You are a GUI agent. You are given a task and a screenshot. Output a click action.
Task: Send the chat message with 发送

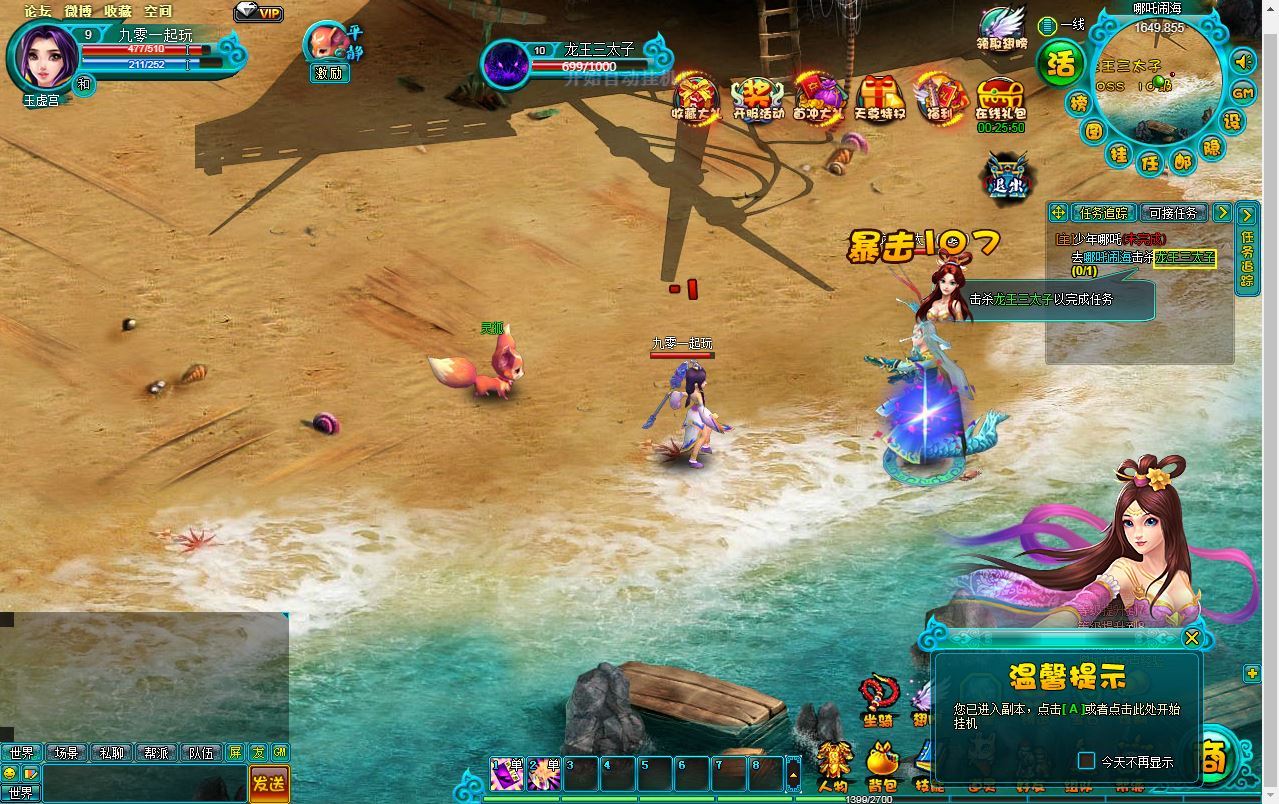pos(268,784)
